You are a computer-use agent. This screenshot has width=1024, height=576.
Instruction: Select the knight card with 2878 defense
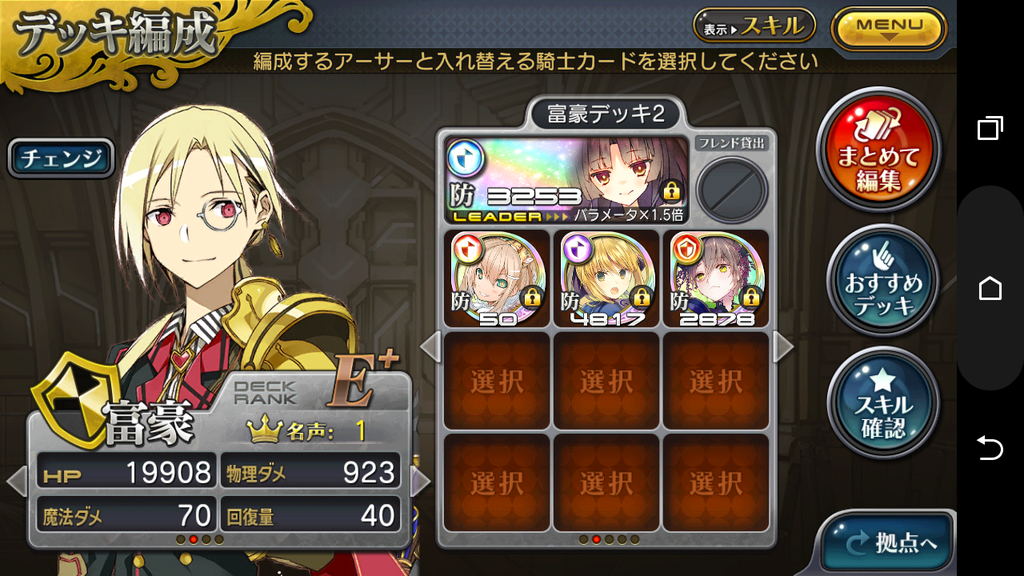point(715,278)
